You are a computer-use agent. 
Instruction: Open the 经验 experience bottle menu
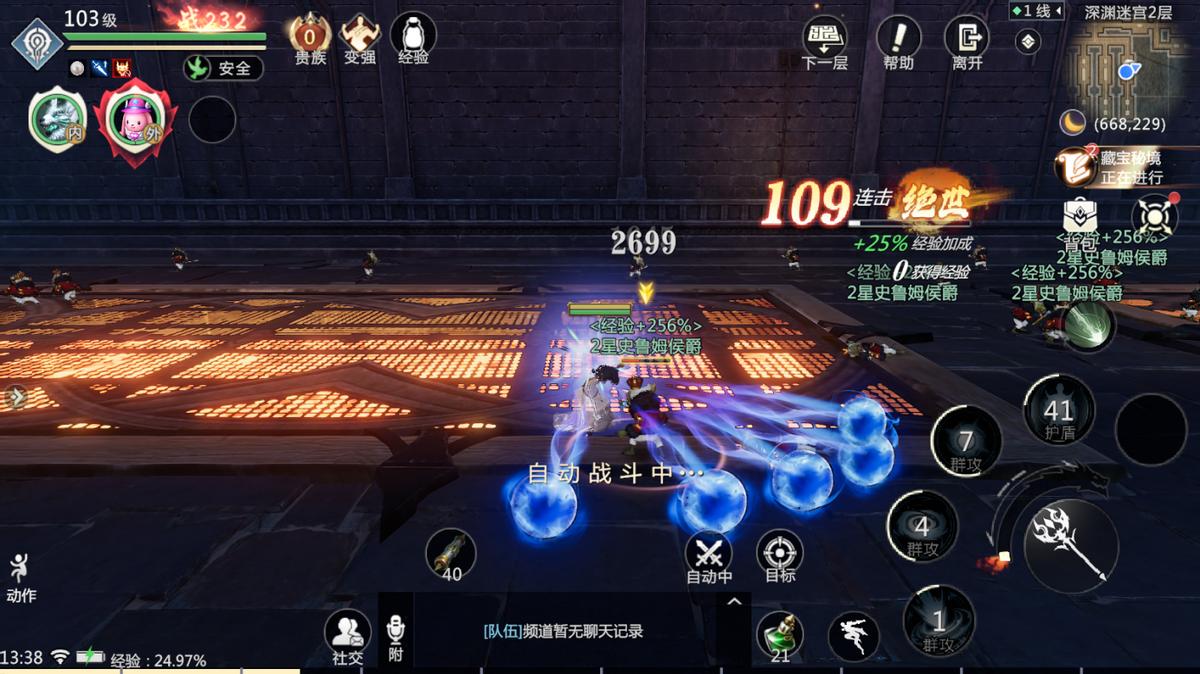pos(413,38)
